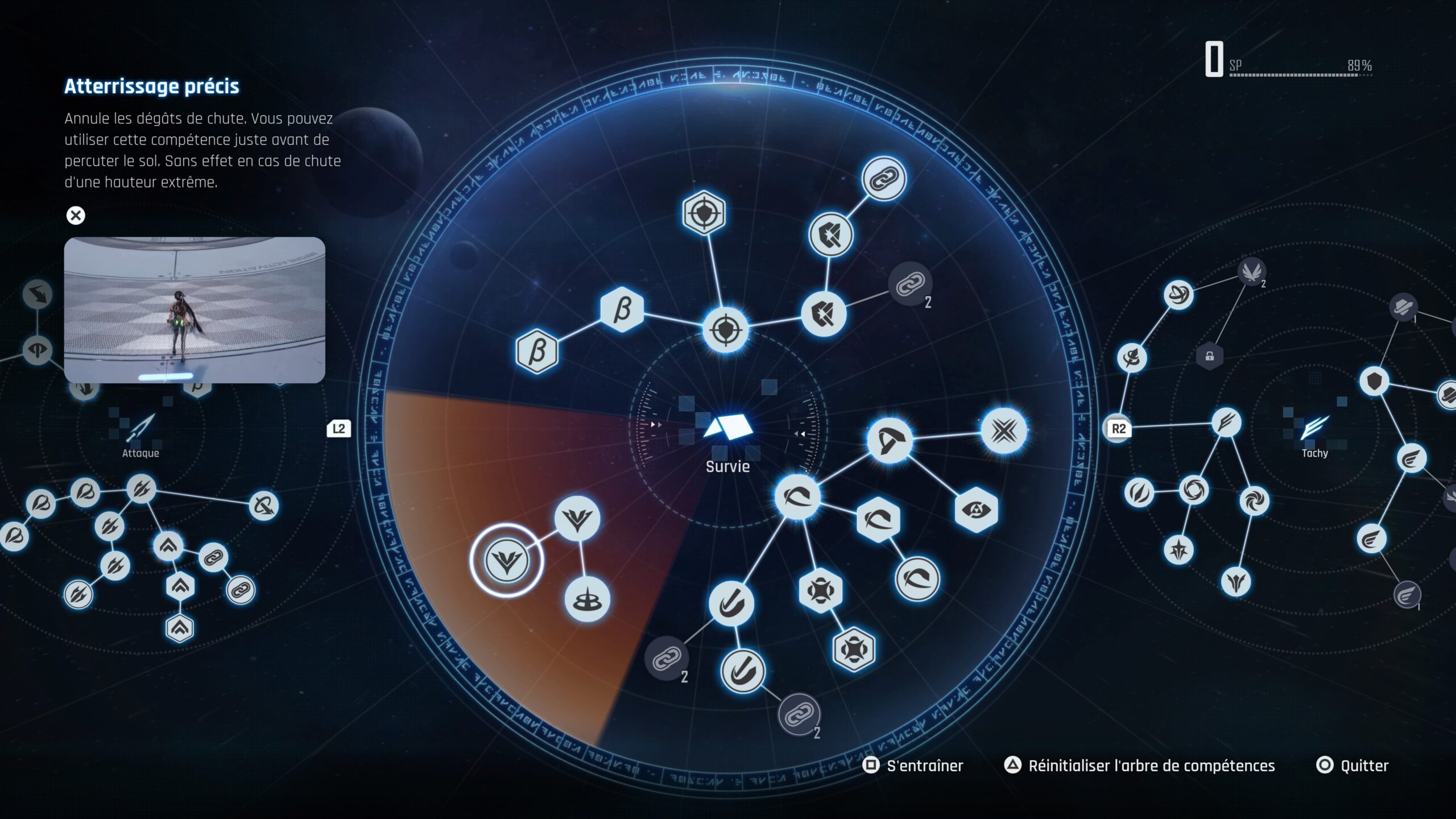This screenshot has width=1456, height=819.
Task: Choose the locked padlock skill node
Action: [1210, 357]
